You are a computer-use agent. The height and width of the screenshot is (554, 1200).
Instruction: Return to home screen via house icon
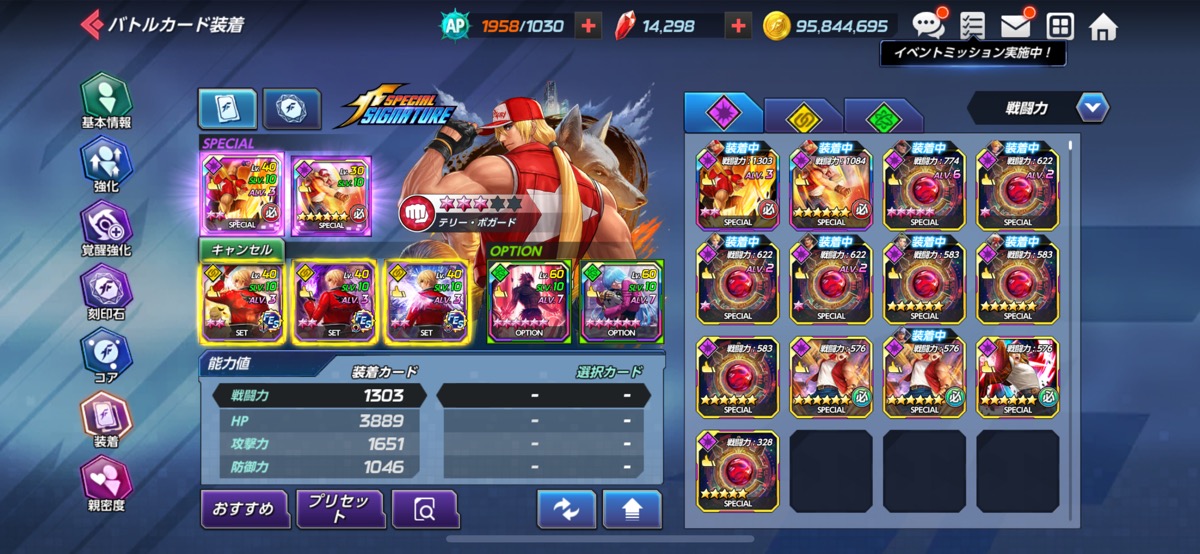pos(1103,26)
